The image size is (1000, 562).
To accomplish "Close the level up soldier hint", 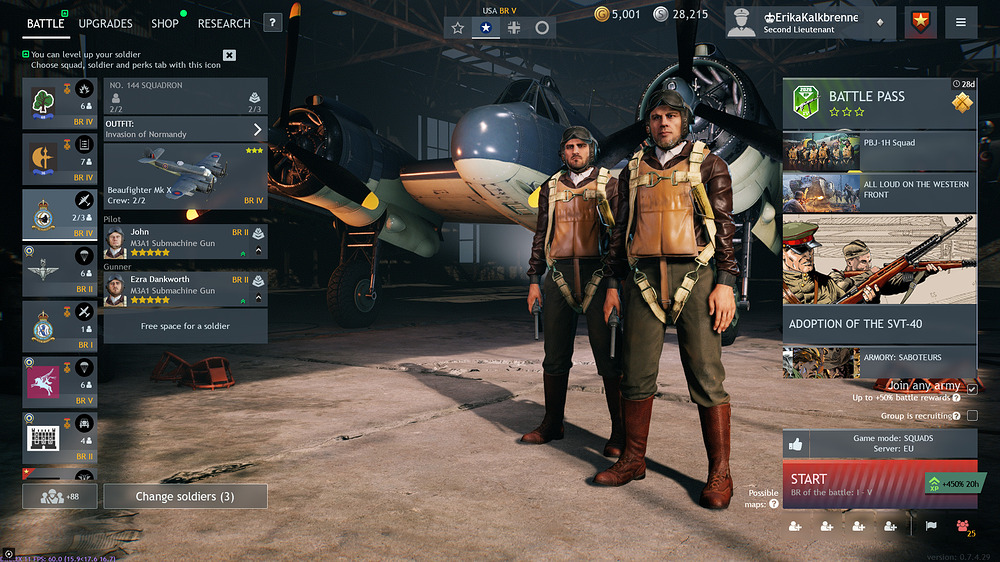I will (229, 55).
